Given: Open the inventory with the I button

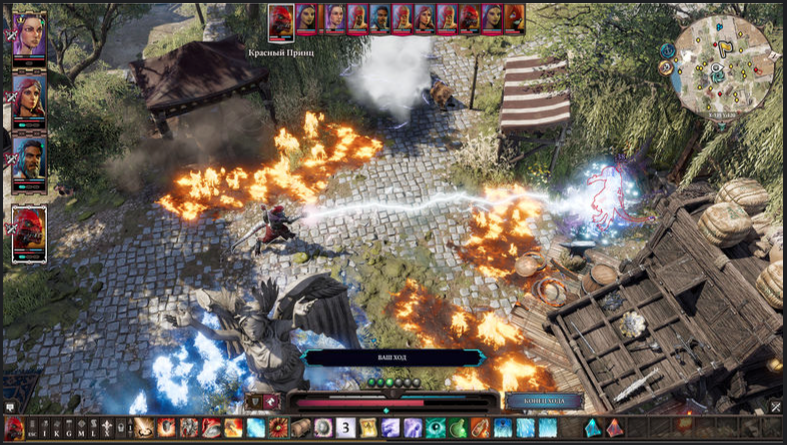Looking at the screenshot, I should coord(45,428).
